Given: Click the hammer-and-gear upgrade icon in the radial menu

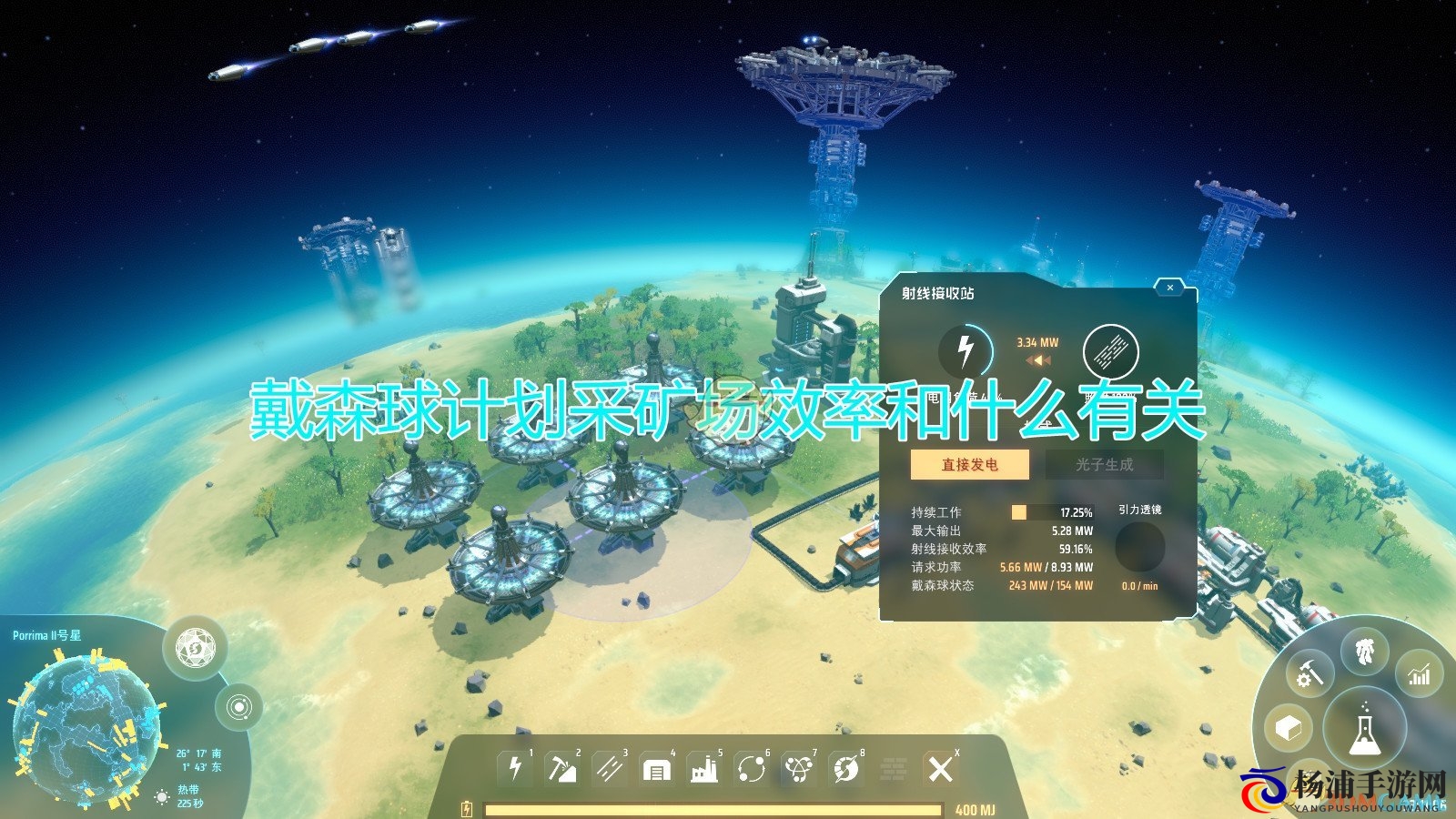Looking at the screenshot, I should [1309, 673].
